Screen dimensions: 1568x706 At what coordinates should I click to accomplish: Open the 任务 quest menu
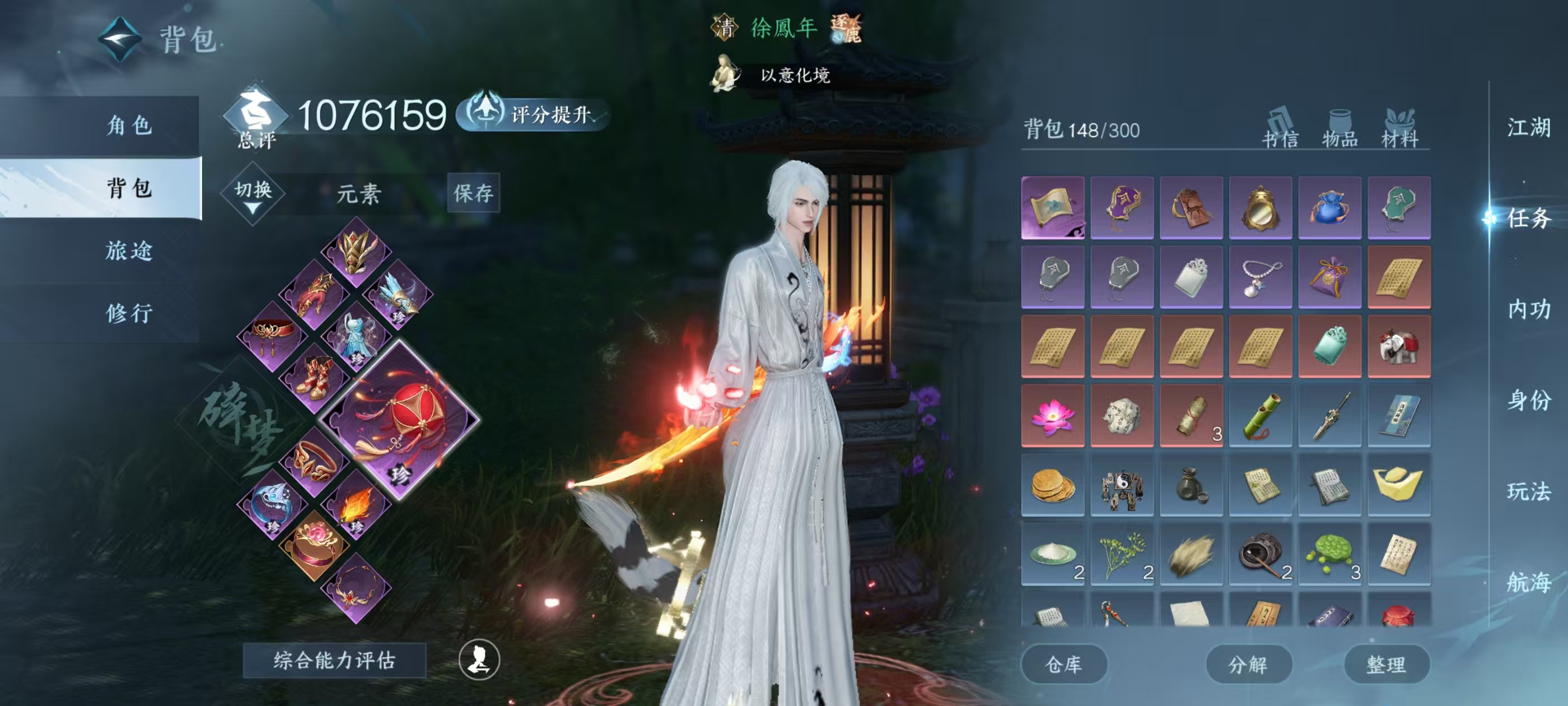1528,218
